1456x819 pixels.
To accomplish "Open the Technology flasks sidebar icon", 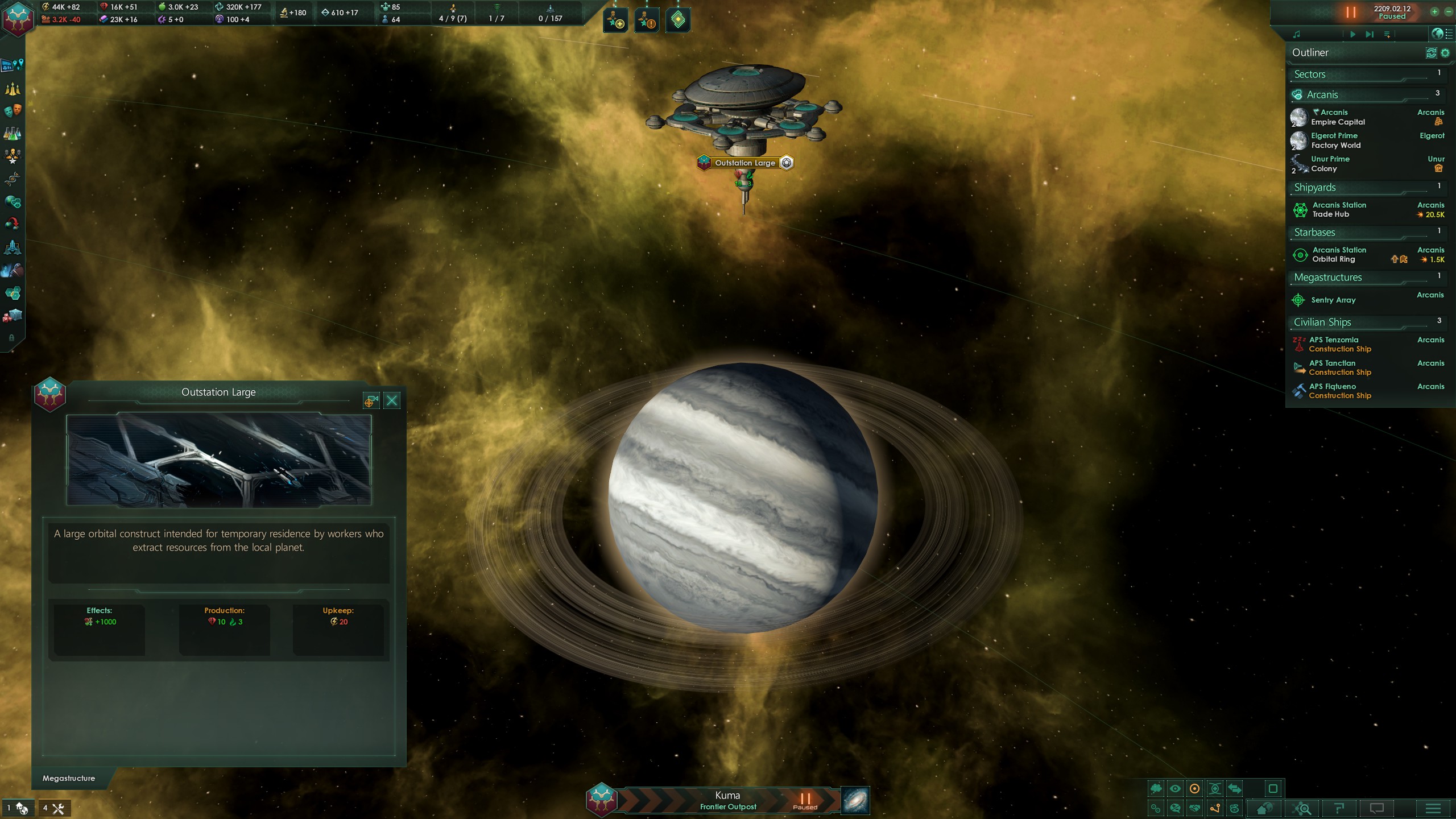I will click(13, 134).
